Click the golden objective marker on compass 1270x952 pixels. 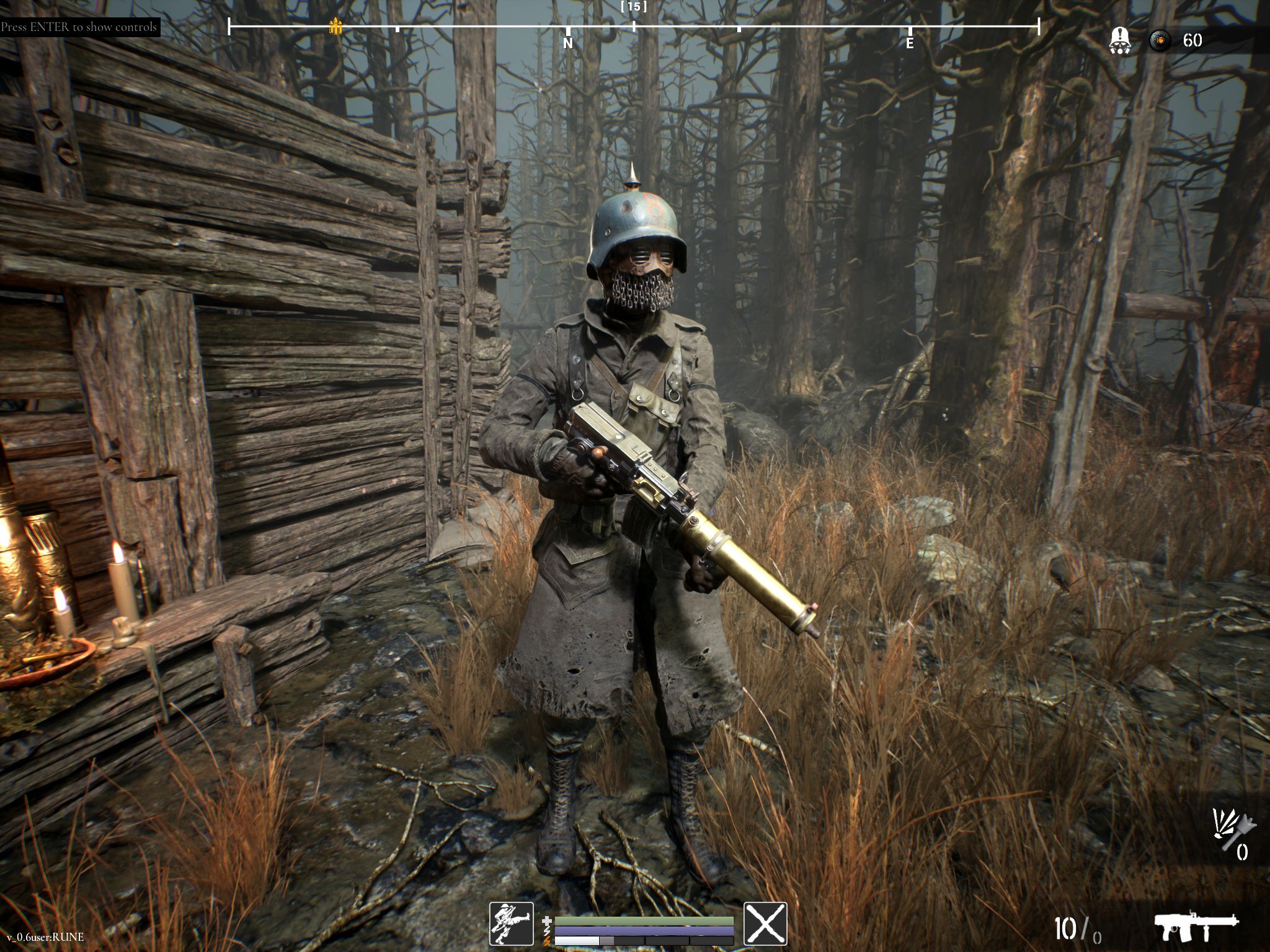pos(335,26)
